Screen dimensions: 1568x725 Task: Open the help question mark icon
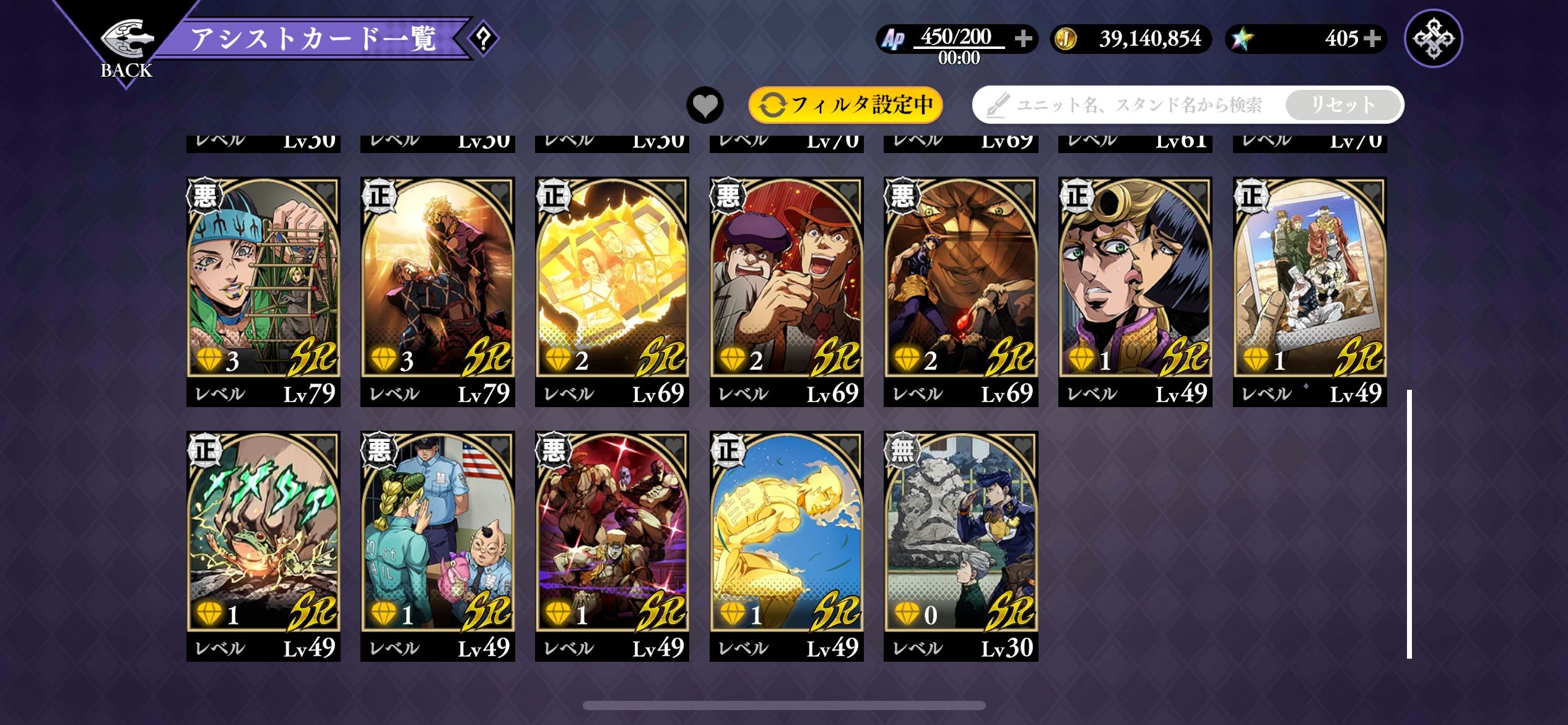[x=483, y=39]
